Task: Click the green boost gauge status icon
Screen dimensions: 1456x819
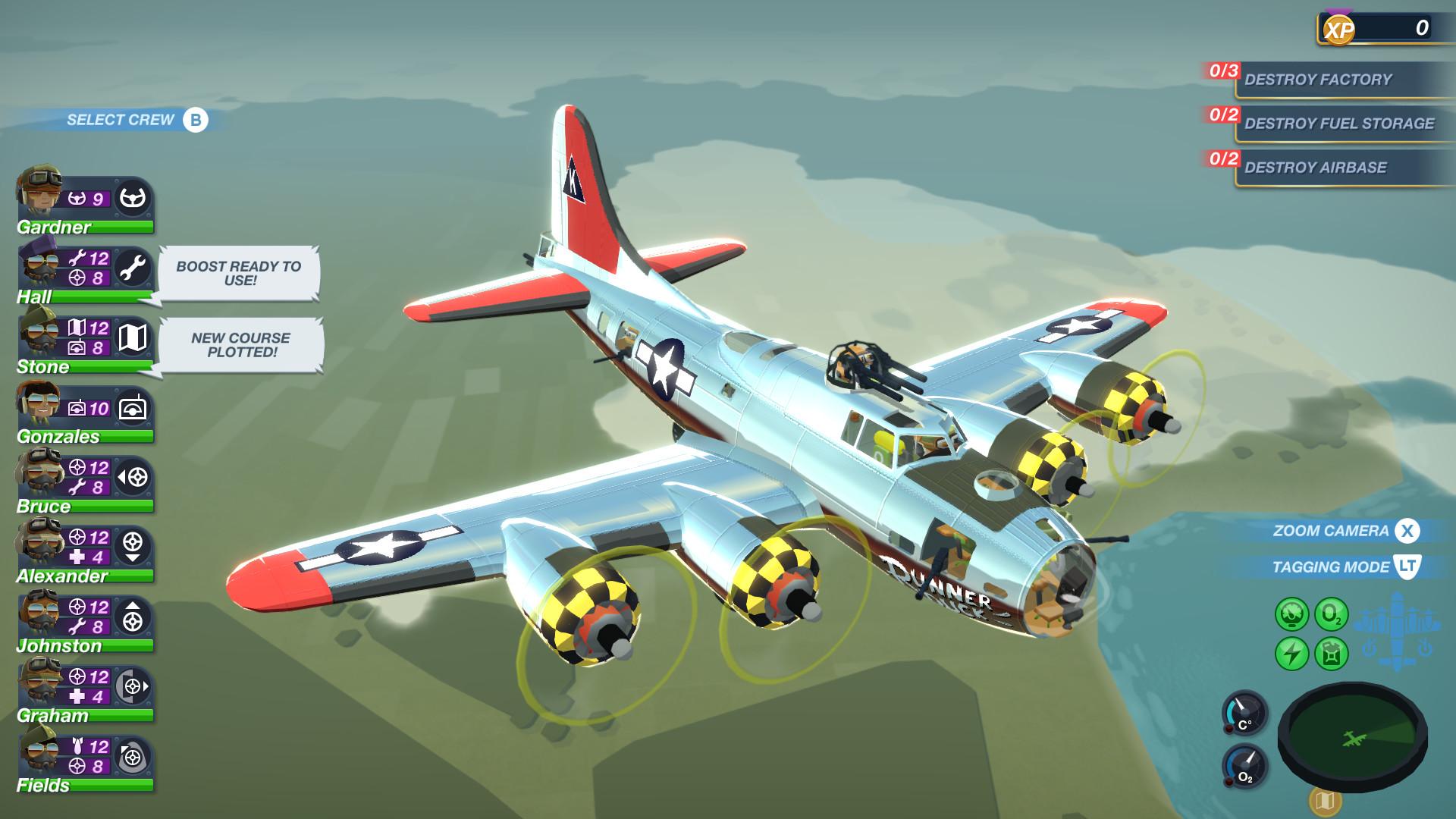Action: tap(1291, 613)
